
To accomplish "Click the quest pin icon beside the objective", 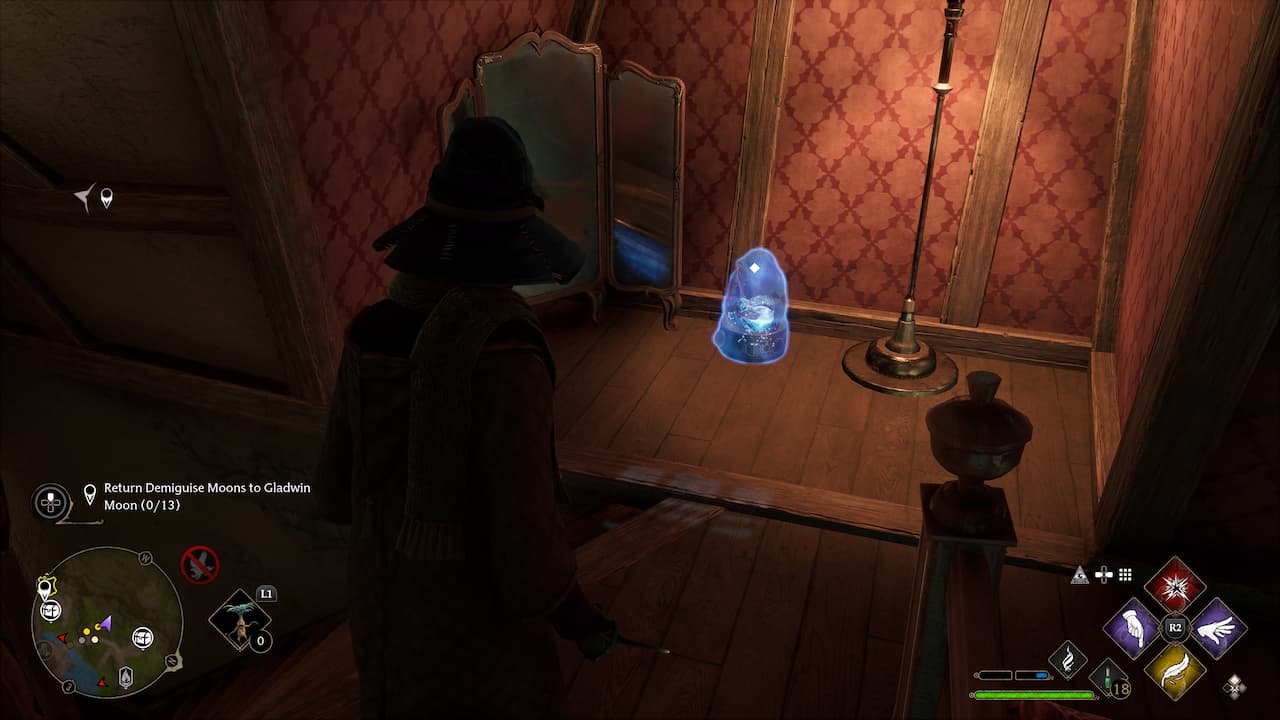I will [x=88, y=491].
